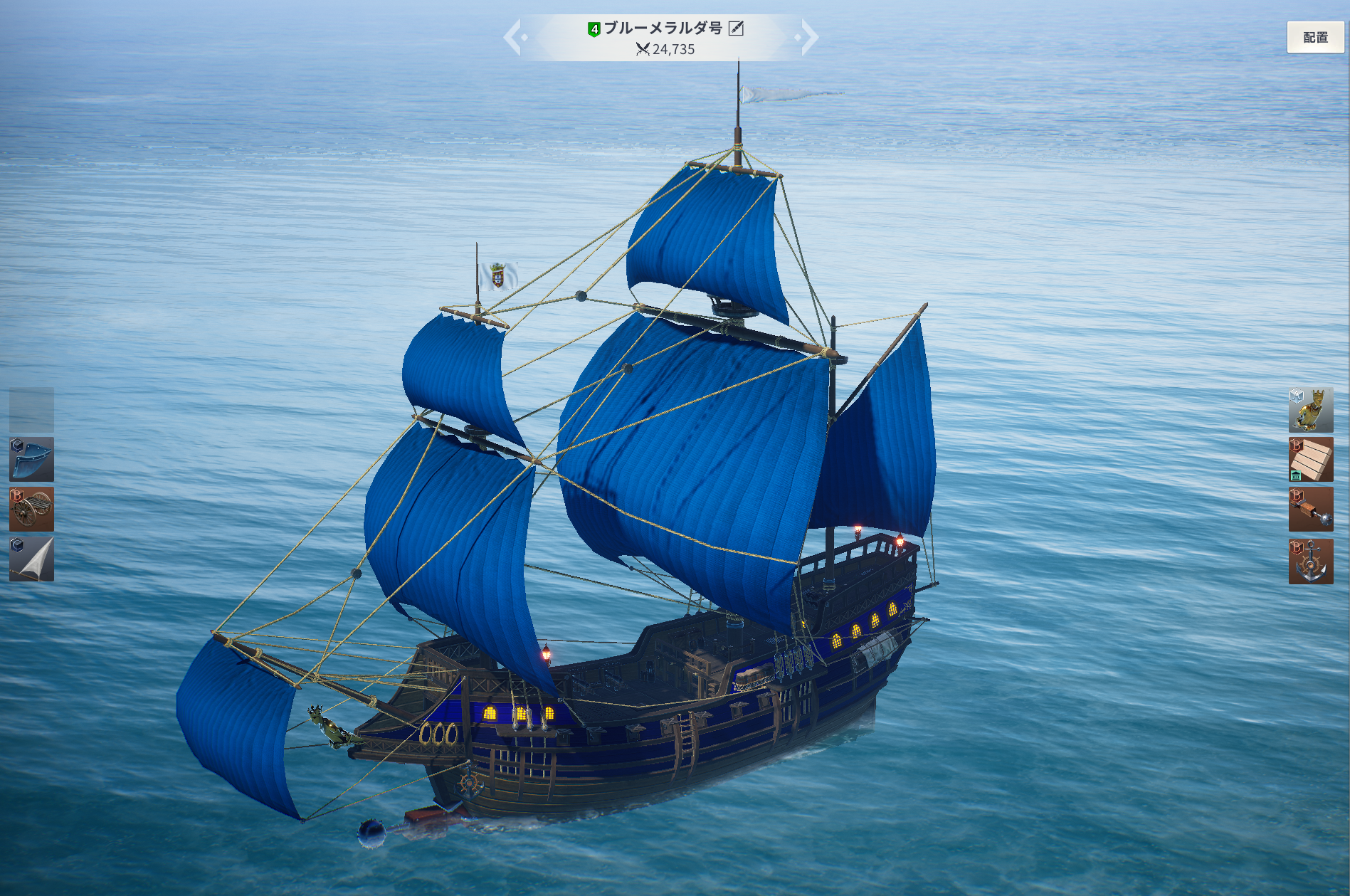The height and width of the screenshot is (896, 1350).
Task: Select the wooden planks equipment slot
Action: point(1310,460)
